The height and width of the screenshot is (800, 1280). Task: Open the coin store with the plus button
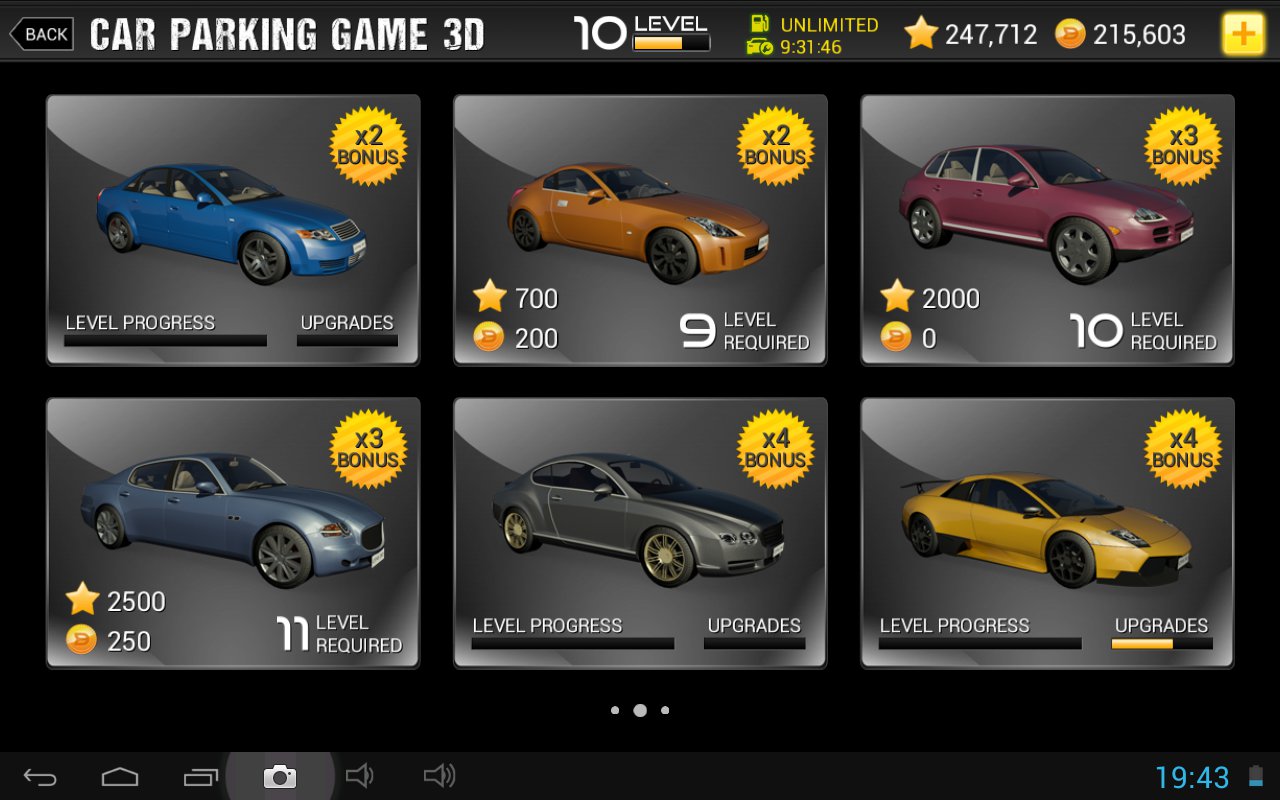(1242, 34)
